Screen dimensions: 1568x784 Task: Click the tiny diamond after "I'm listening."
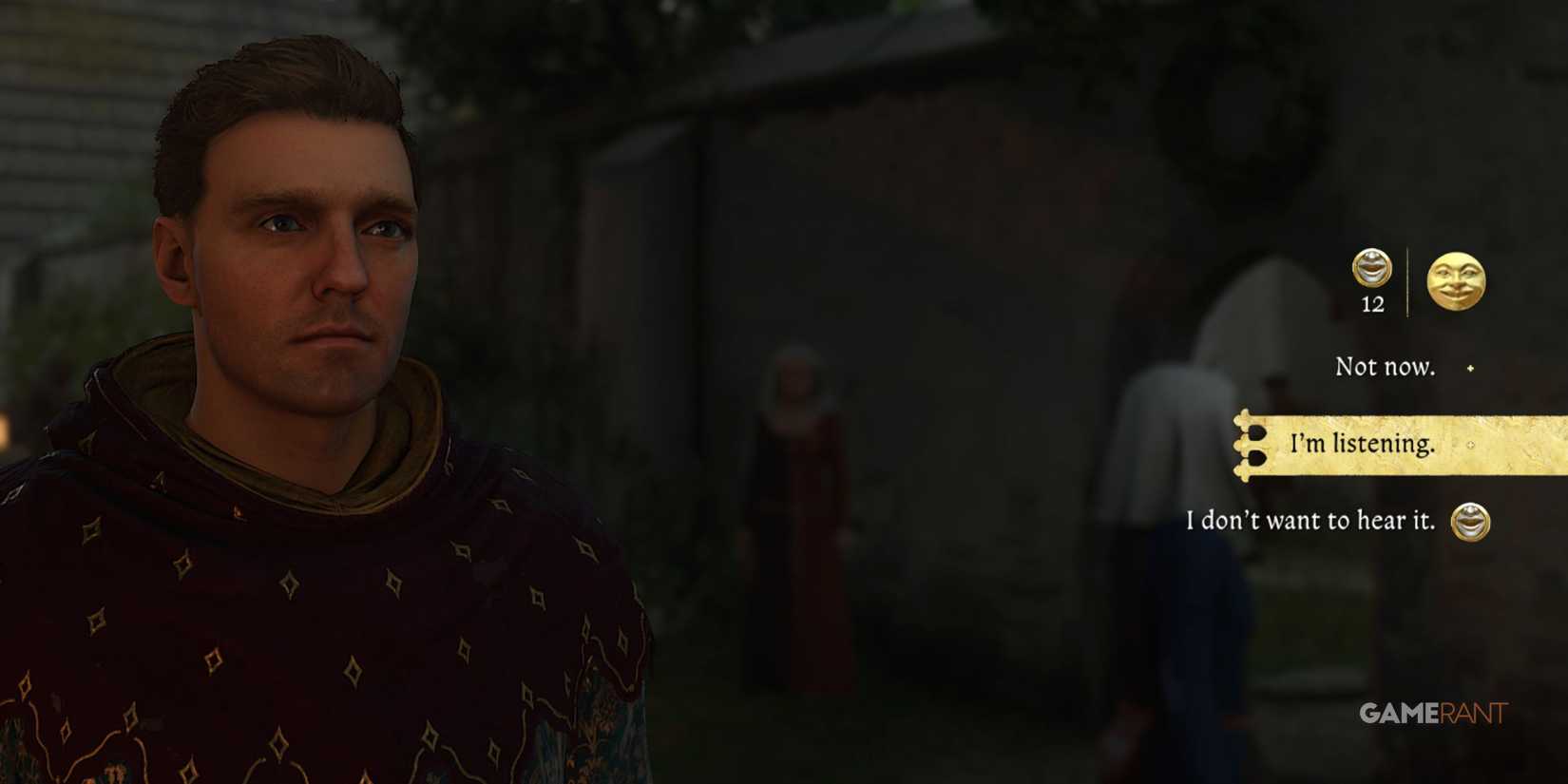[x=1469, y=445]
